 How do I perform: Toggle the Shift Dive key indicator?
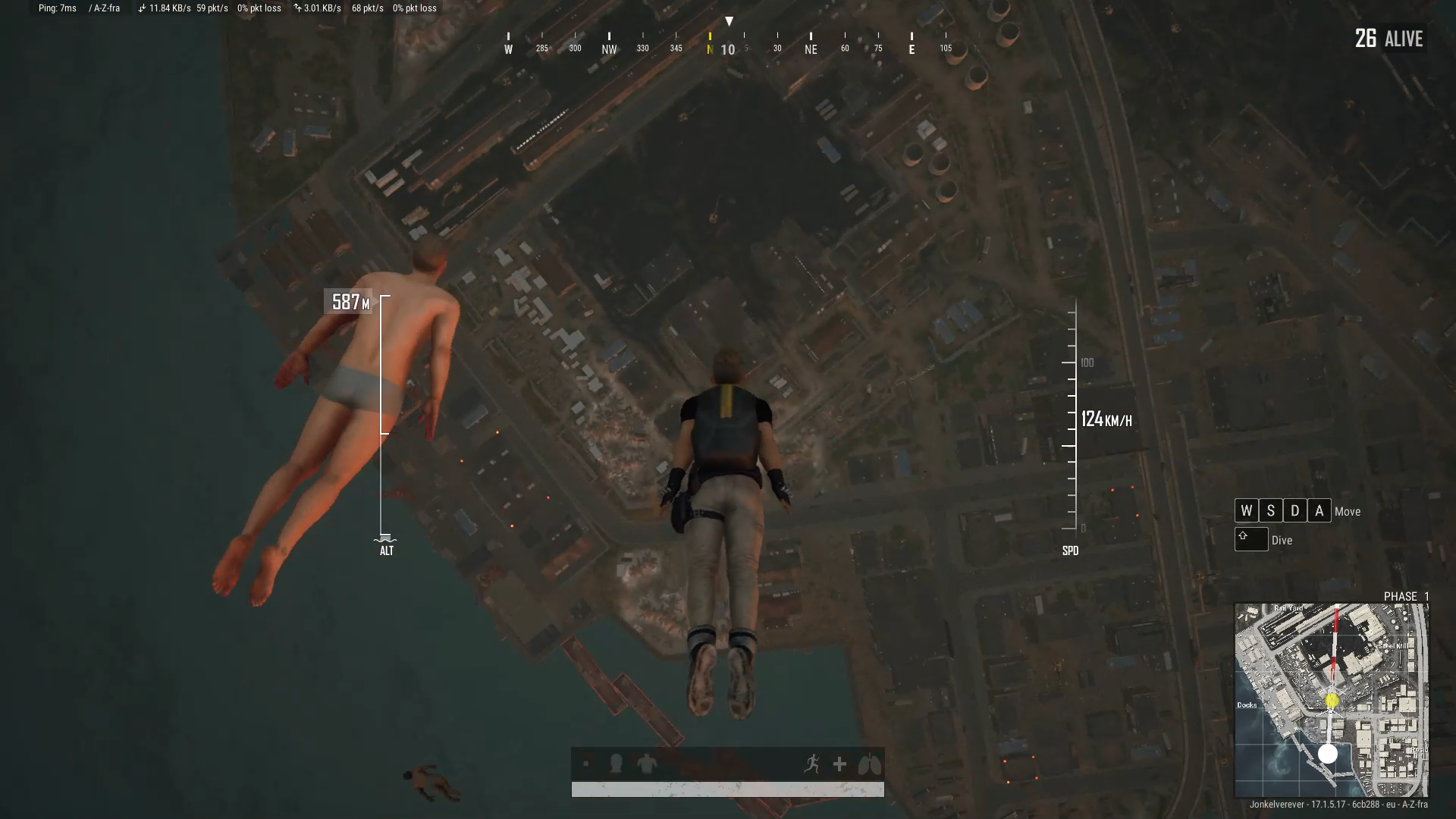pos(1251,539)
